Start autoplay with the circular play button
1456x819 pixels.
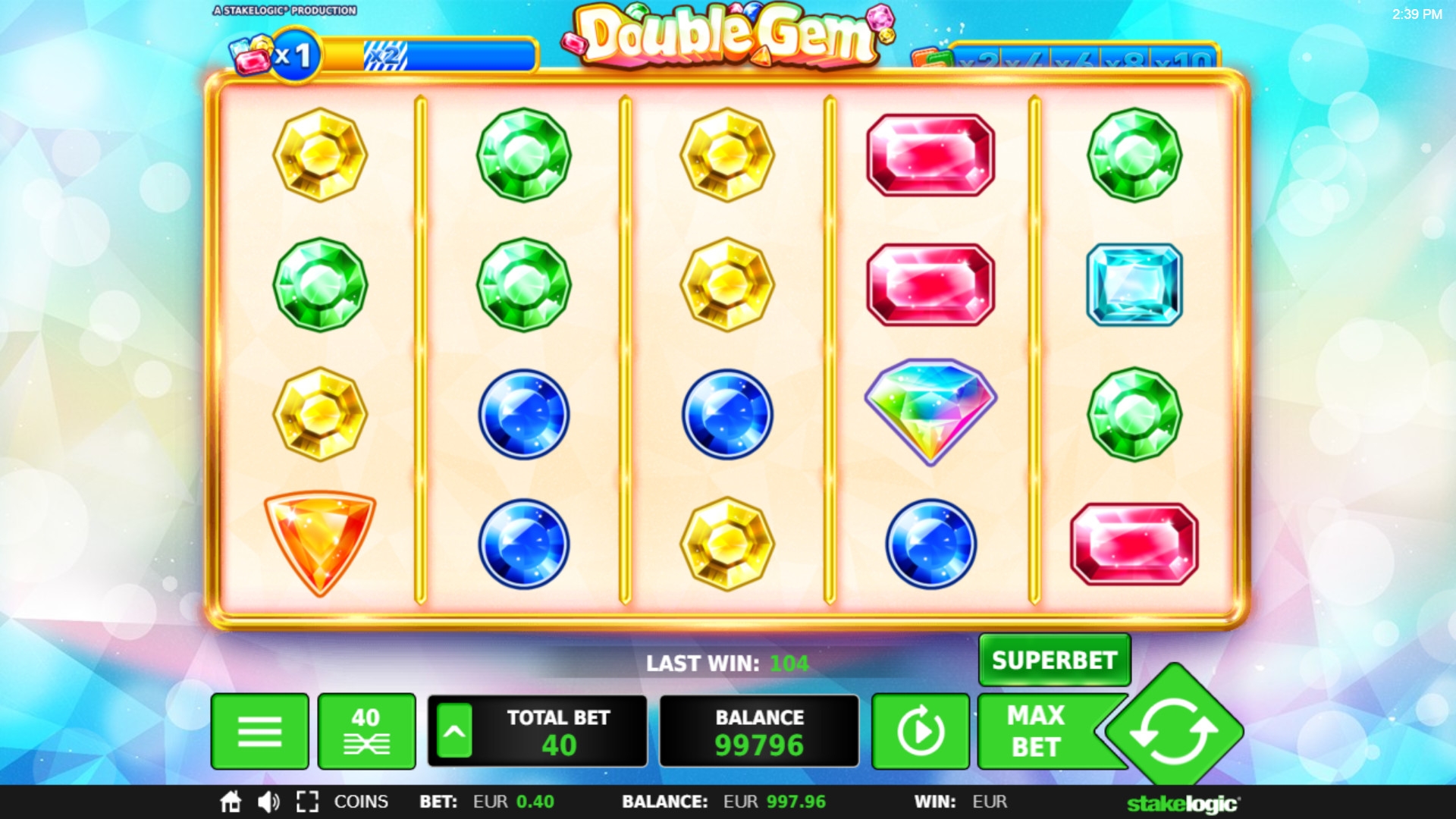pyautogui.click(x=920, y=731)
